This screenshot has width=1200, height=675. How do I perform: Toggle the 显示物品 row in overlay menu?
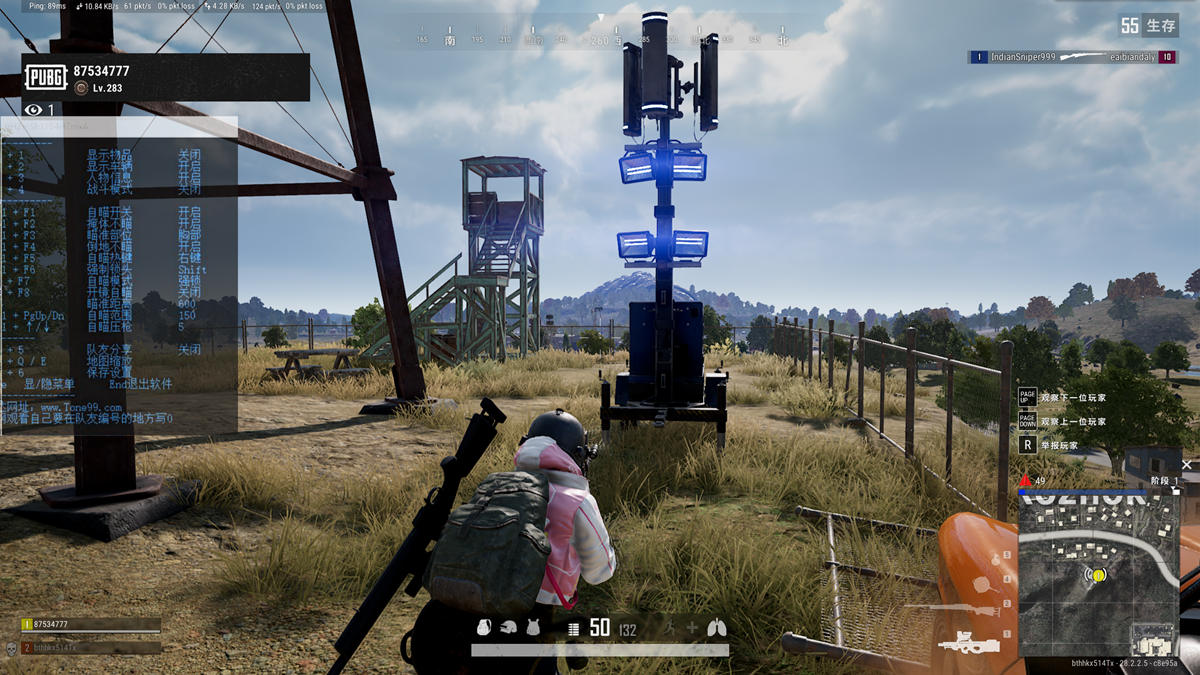pos(109,155)
